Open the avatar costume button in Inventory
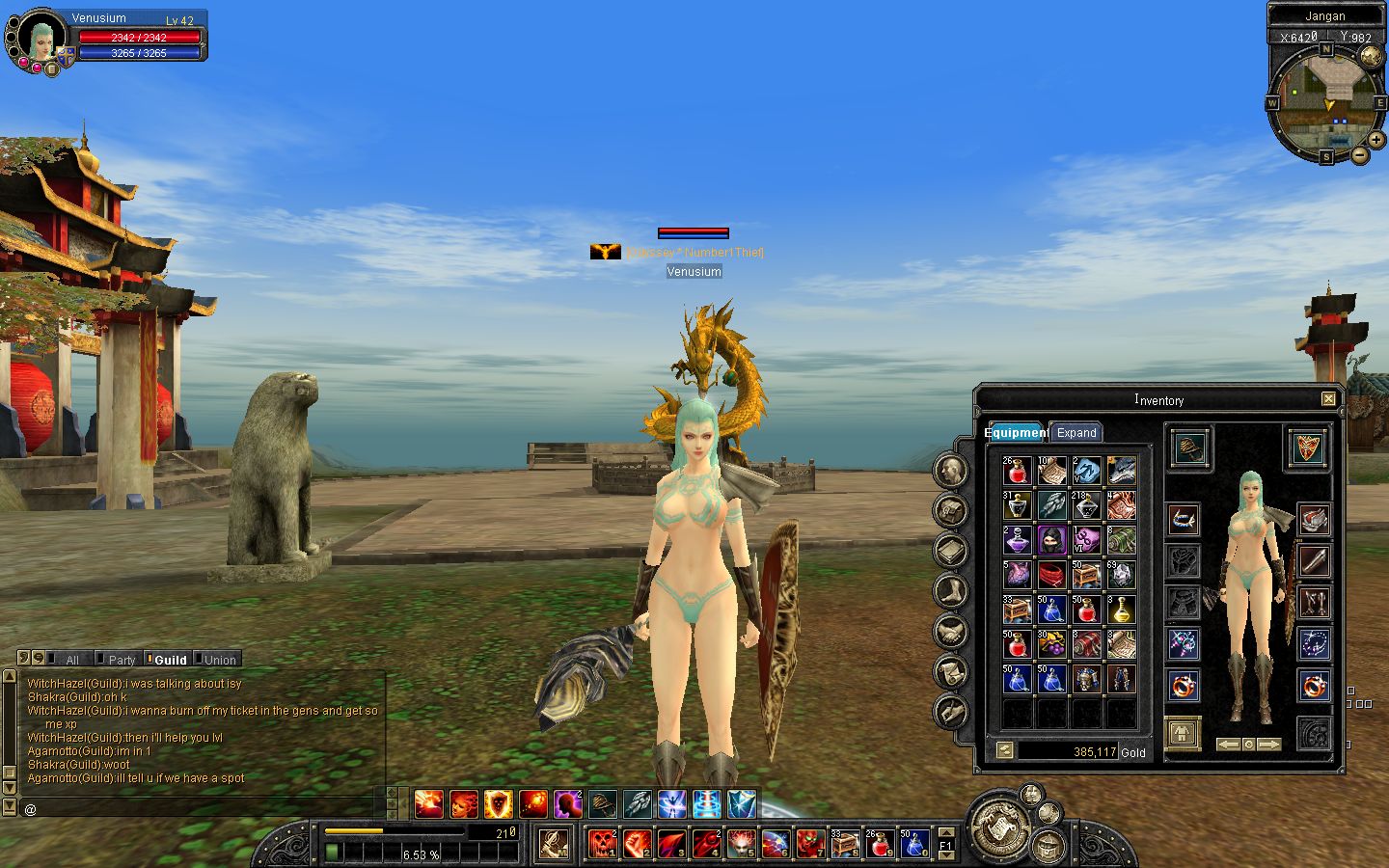The width and height of the screenshot is (1389, 868). (1183, 735)
